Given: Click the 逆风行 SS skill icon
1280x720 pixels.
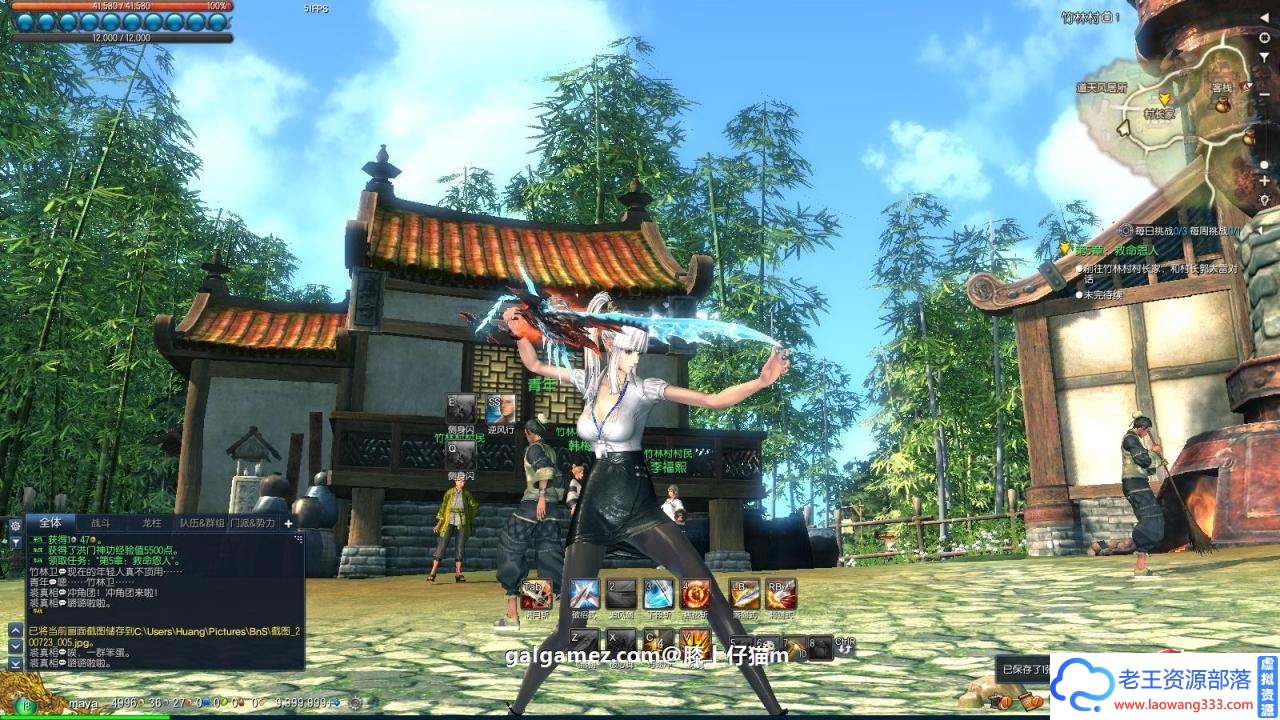Looking at the screenshot, I should coord(501,409).
